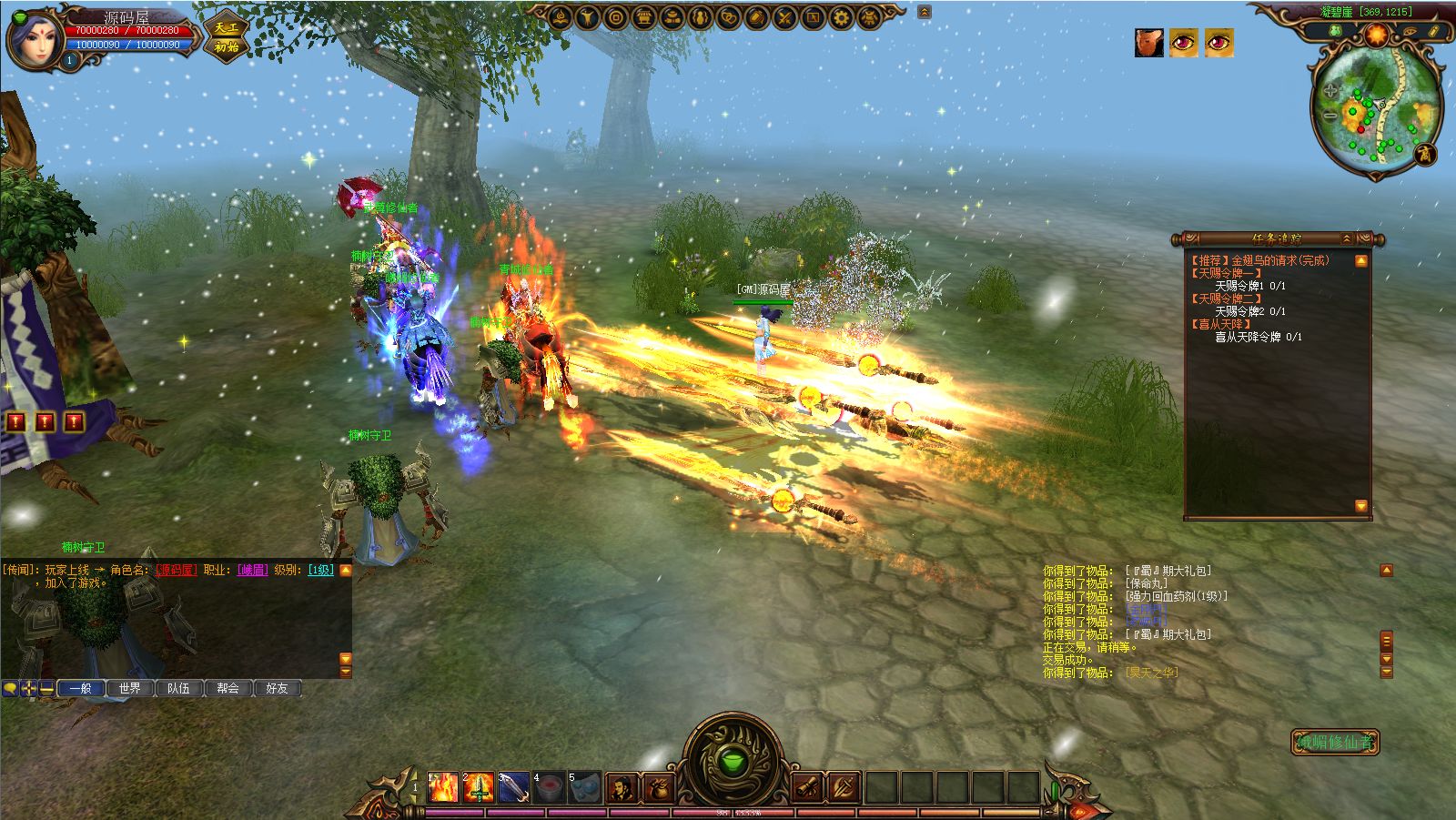The image size is (1456, 820).
Task: Select the 天赐令牌一 quest in the tracker
Action: [1228, 273]
